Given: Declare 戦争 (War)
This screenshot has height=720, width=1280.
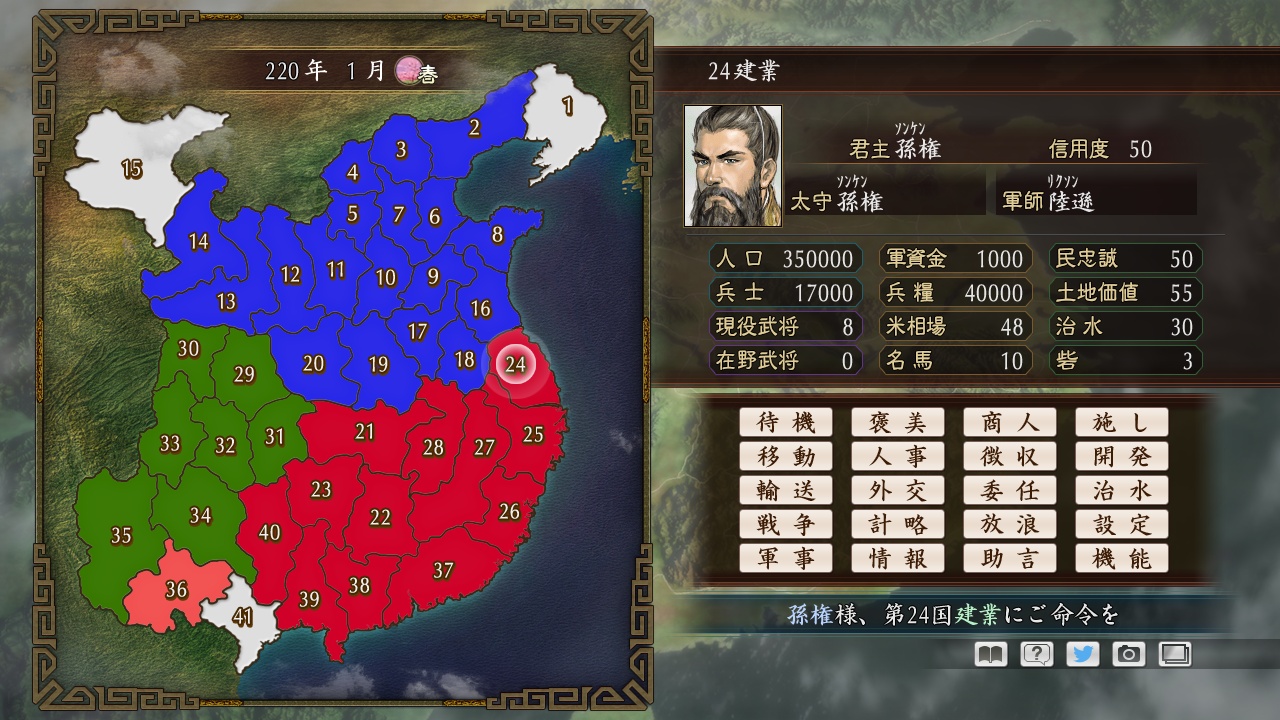Looking at the screenshot, I should (786, 524).
